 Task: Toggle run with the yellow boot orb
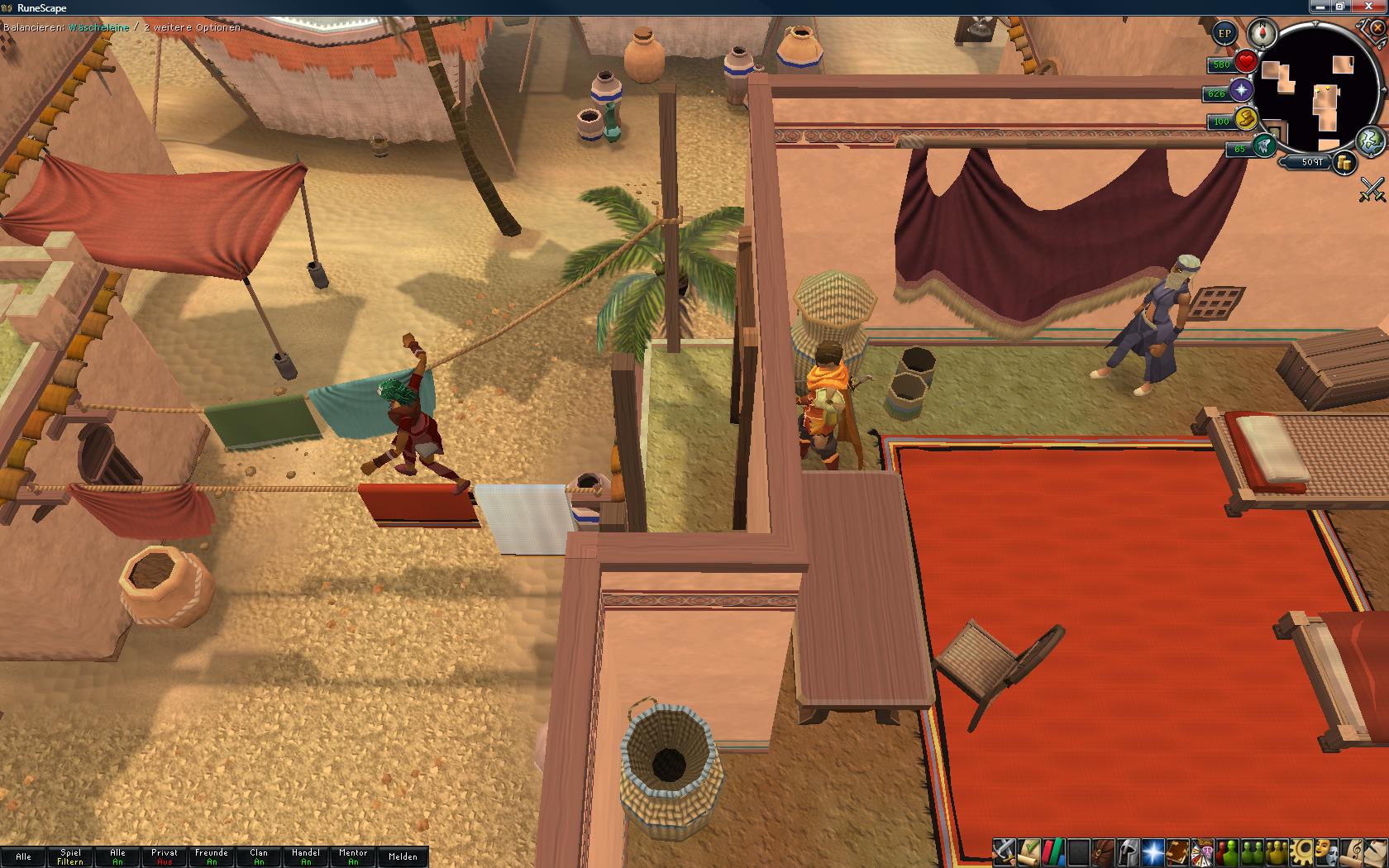1245,119
